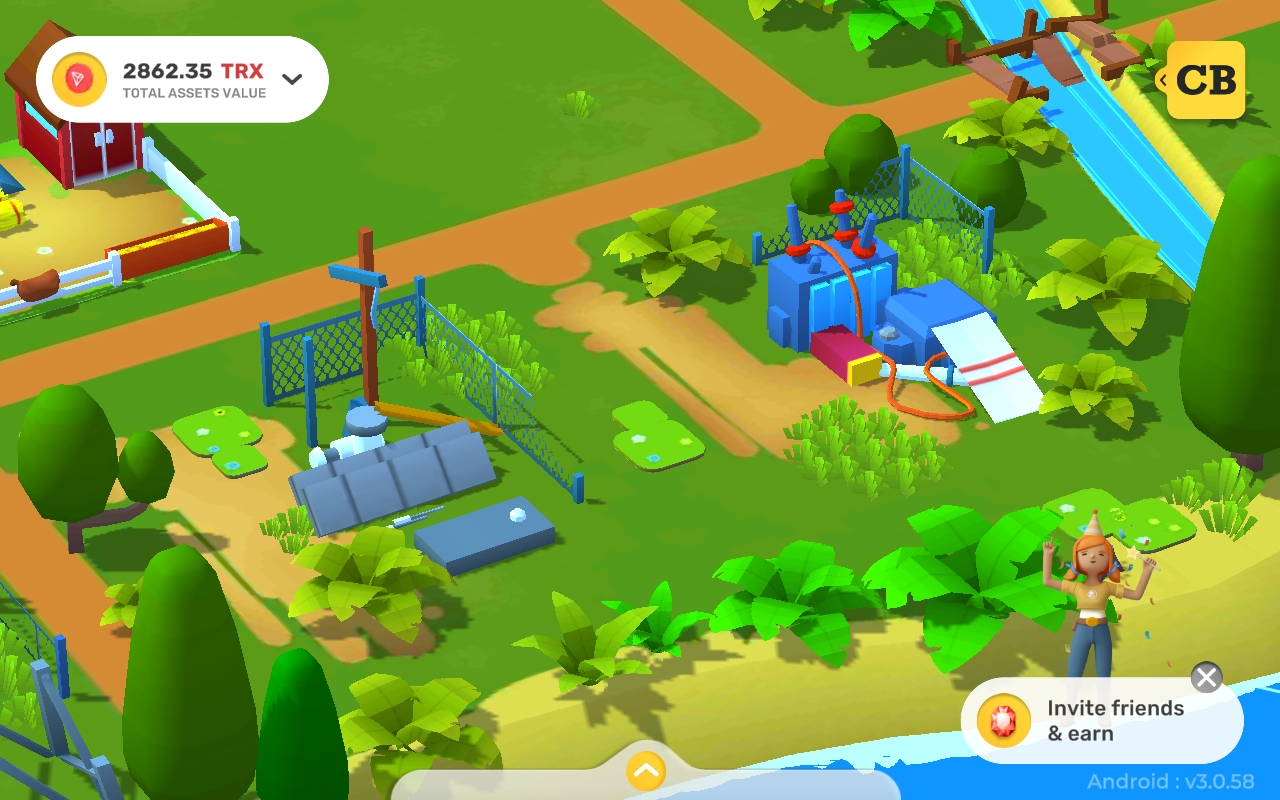This screenshot has width=1280, height=800.
Task: Click the fallen solar panels near the fence
Action: coord(390,475)
